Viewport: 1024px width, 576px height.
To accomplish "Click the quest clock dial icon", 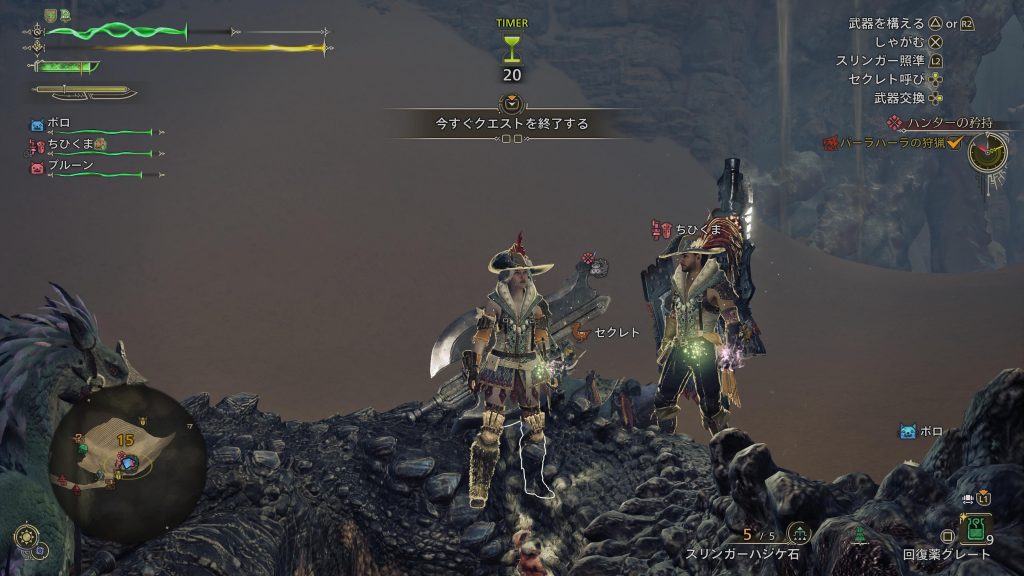I will [x=987, y=152].
